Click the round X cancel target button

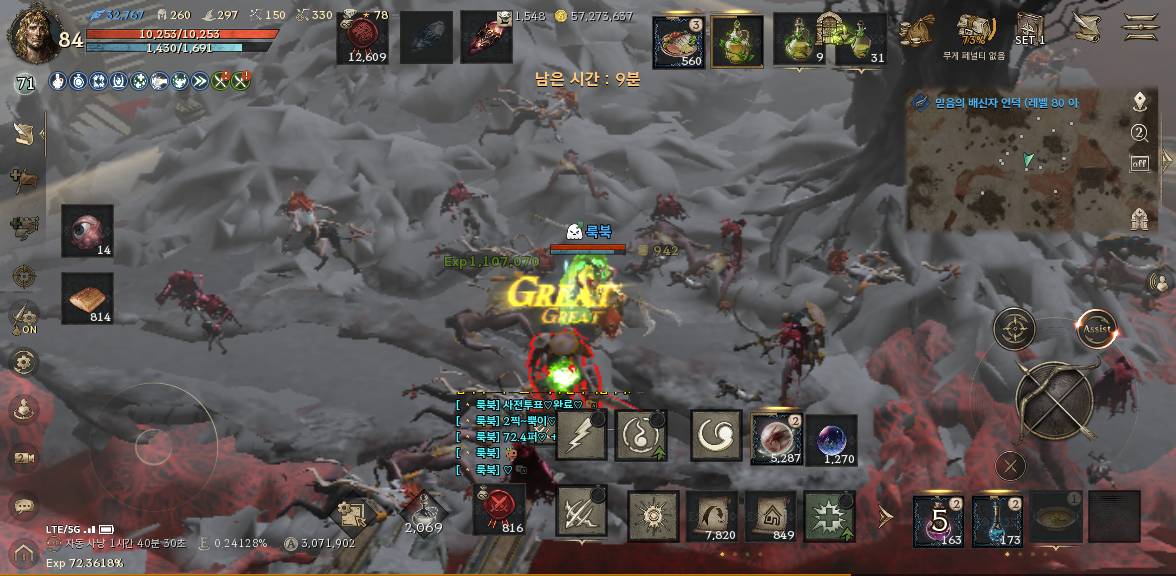[1011, 465]
